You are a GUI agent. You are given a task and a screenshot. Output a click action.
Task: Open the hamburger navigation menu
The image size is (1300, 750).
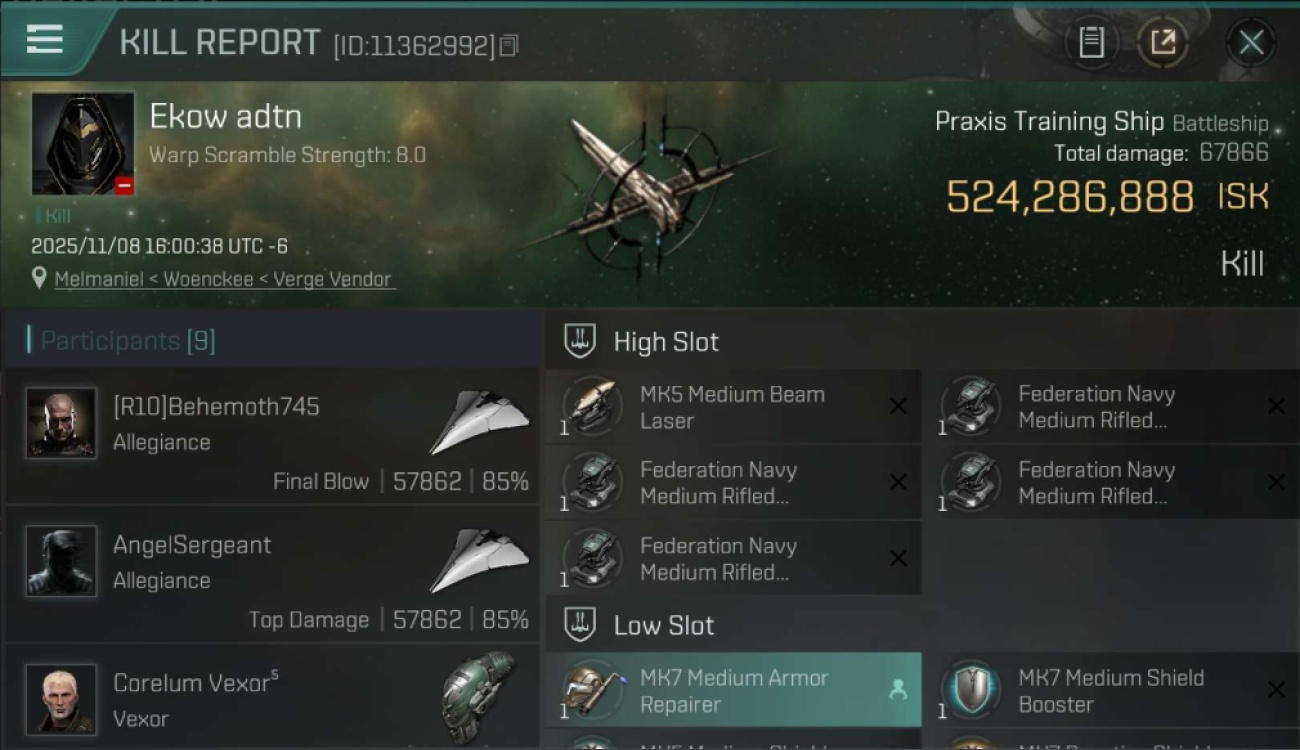42,42
